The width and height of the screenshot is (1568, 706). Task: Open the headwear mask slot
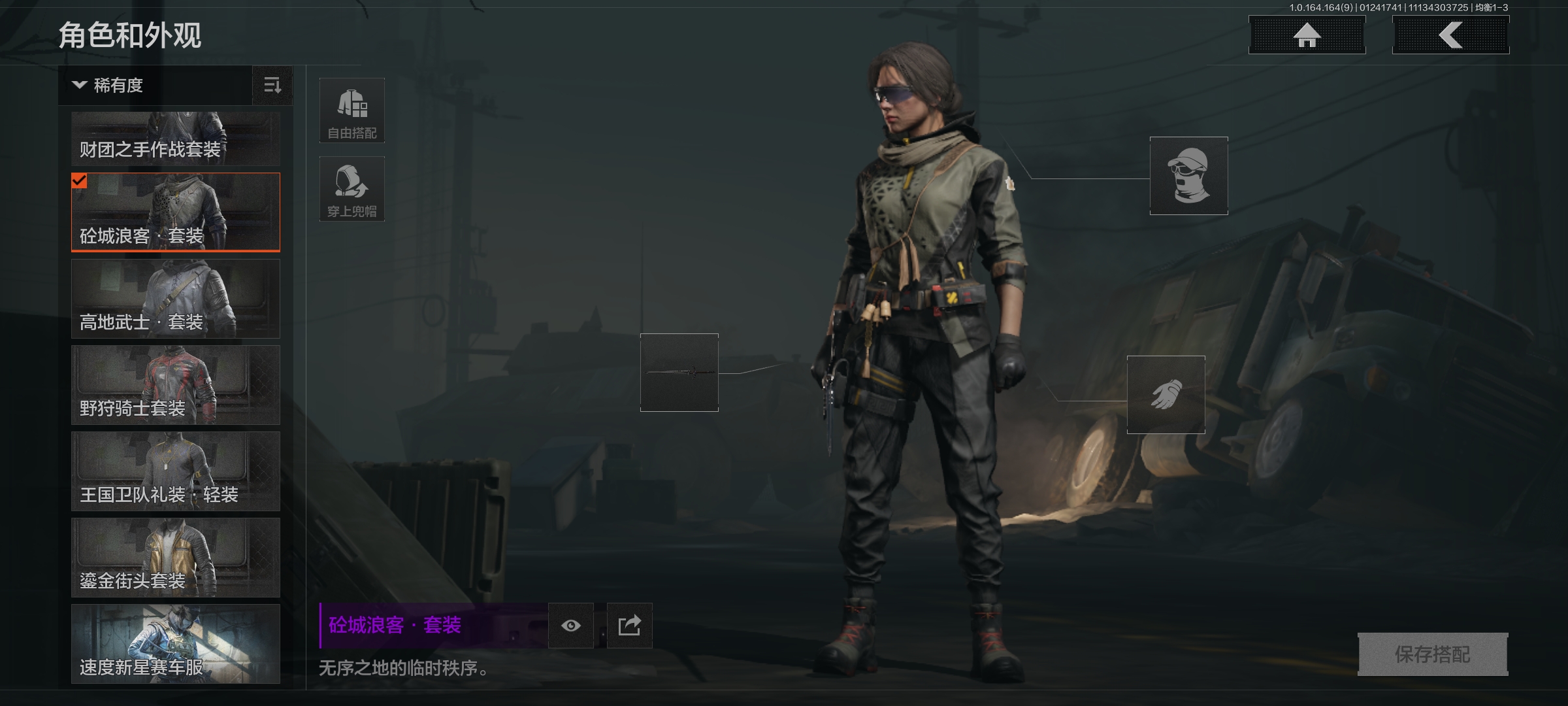pos(1188,175)
